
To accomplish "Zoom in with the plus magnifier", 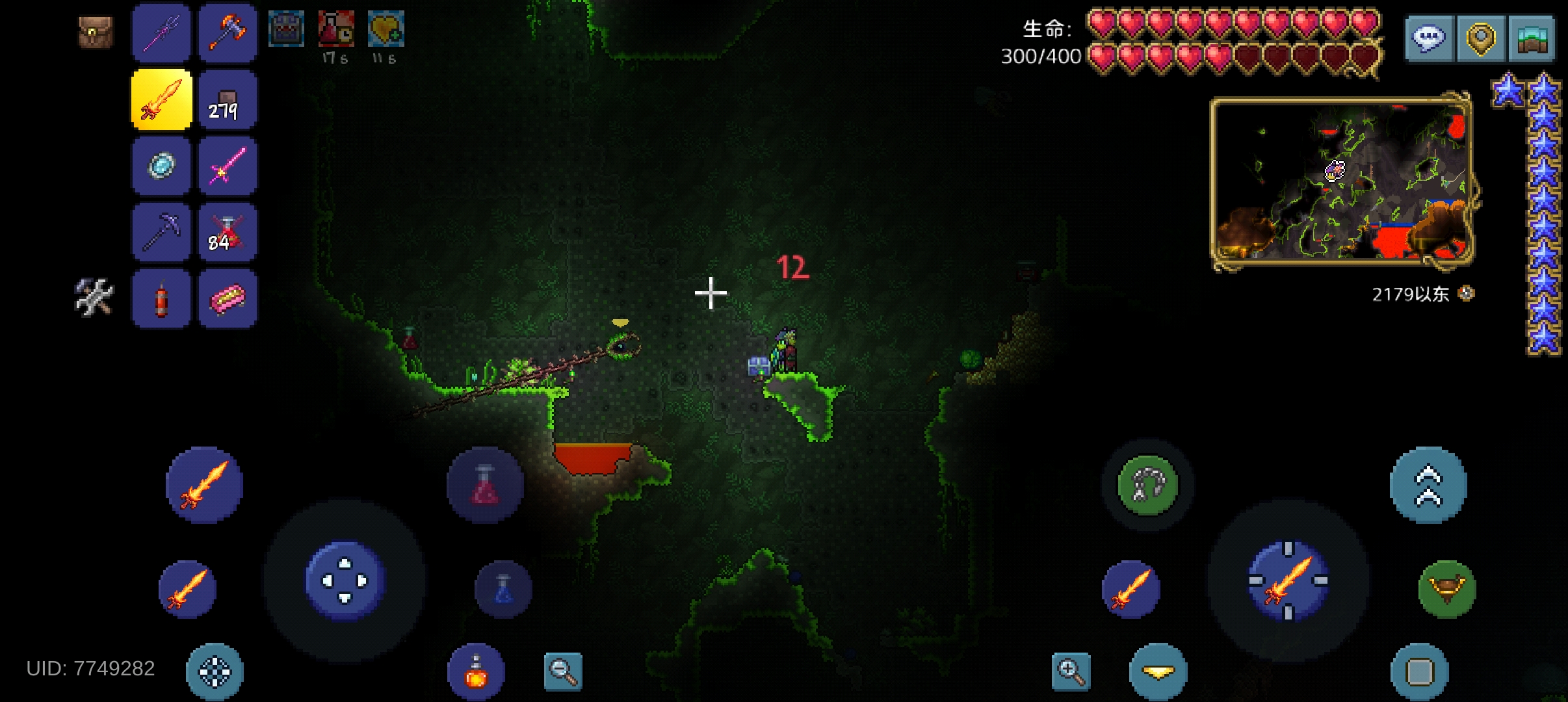I will (x=1071, y=671).
